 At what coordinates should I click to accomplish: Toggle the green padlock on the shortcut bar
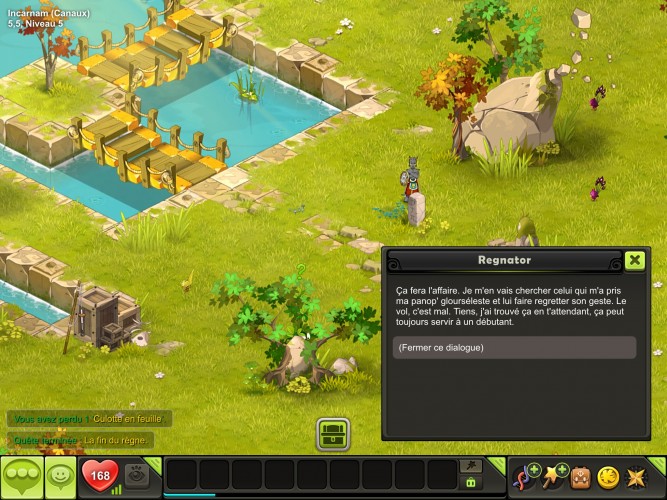[x=470, y=483]
